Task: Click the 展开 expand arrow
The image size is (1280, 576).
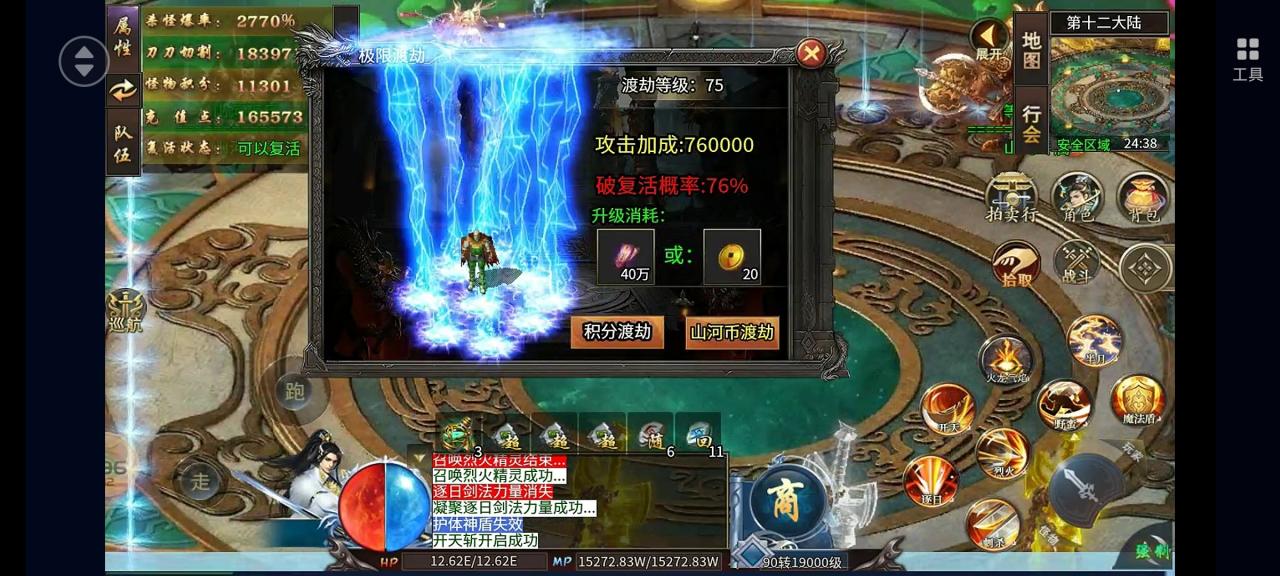Action: (x=989, y=39)
